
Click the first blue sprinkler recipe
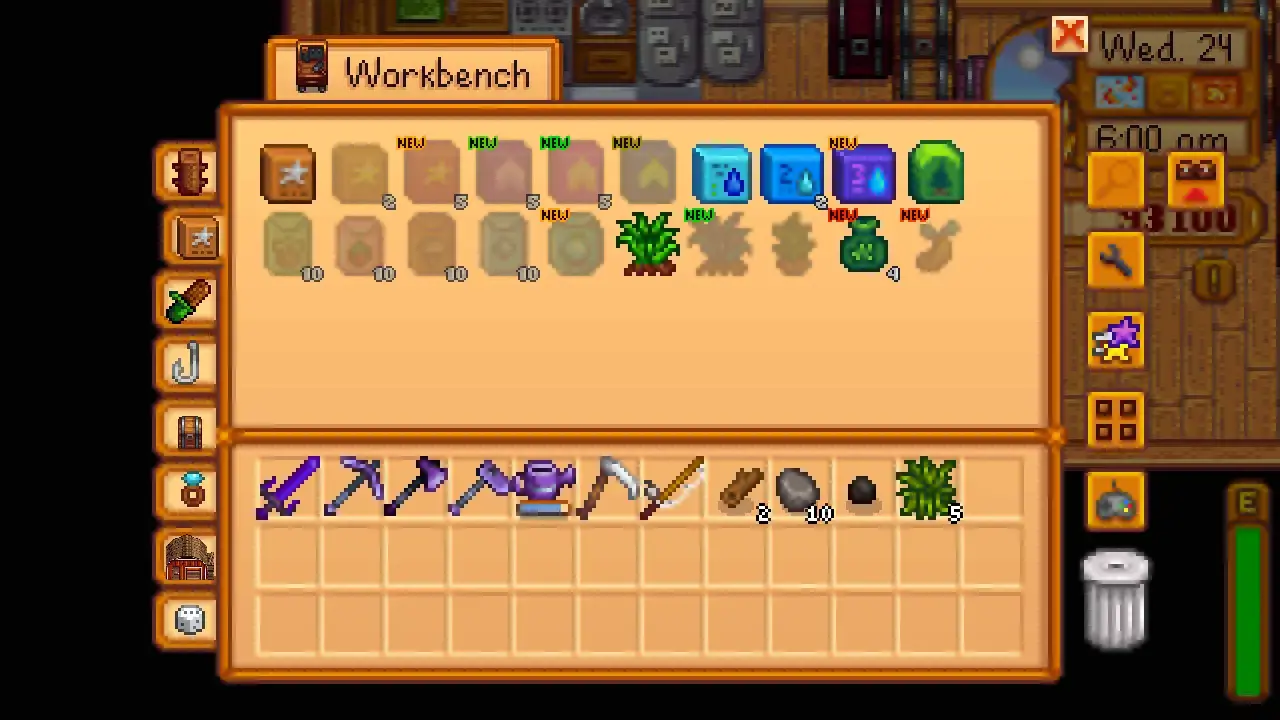(722, 175)
